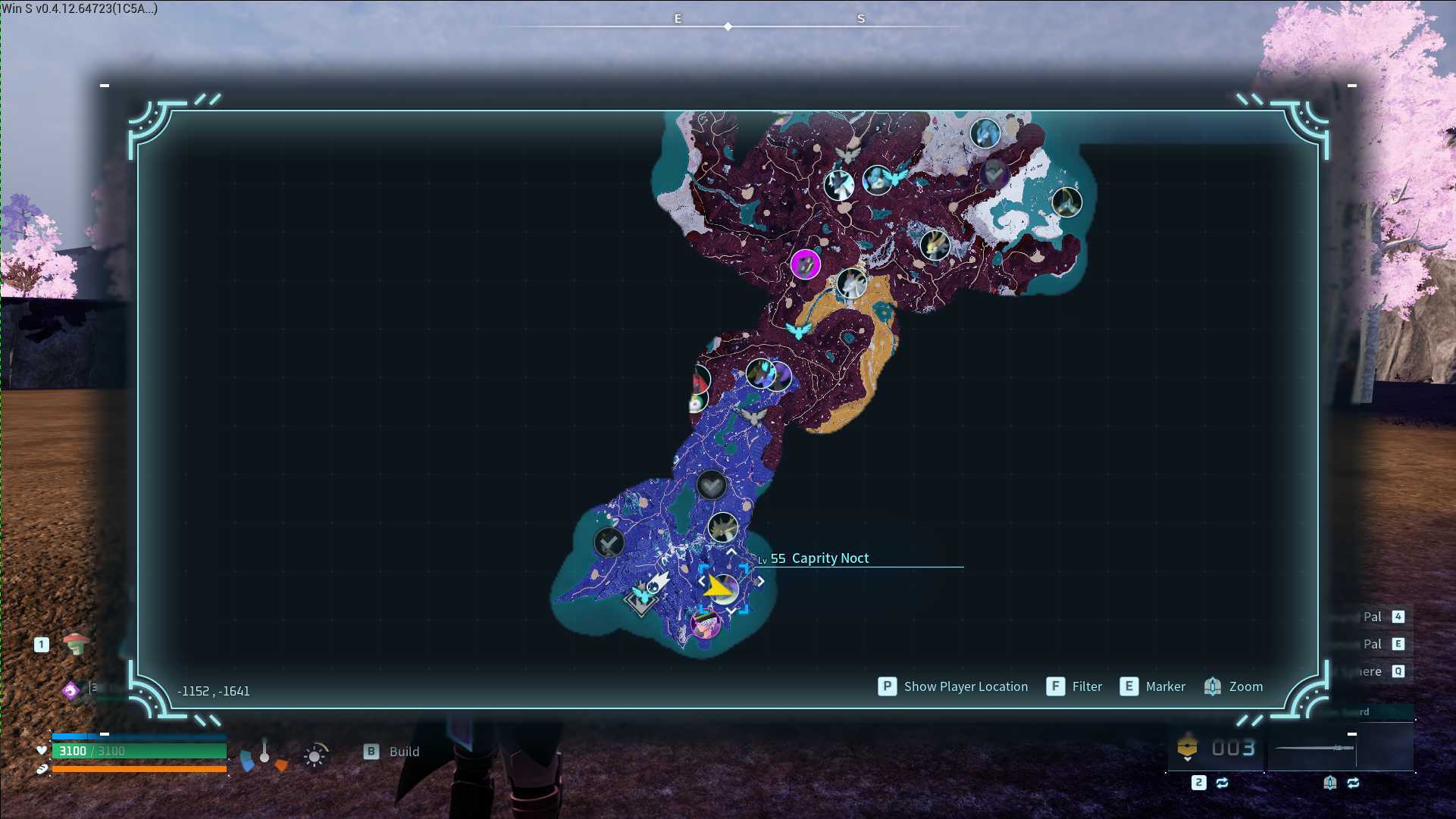Viewport: 1456px width, 819px height.
Task: Select the diamond base marker on the southern coast
Action: point(641,600)
